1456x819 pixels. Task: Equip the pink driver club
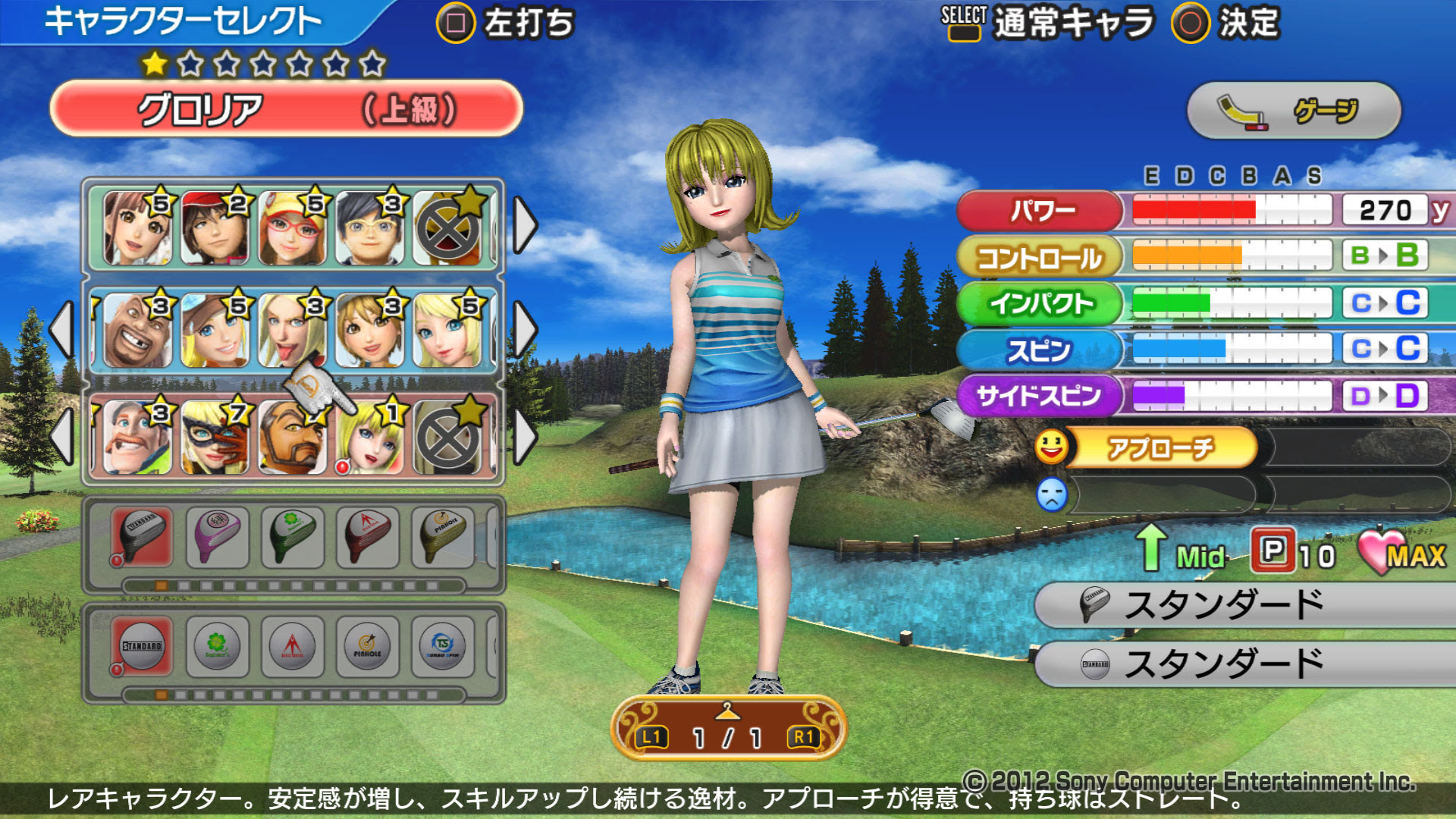click(218, 538)
